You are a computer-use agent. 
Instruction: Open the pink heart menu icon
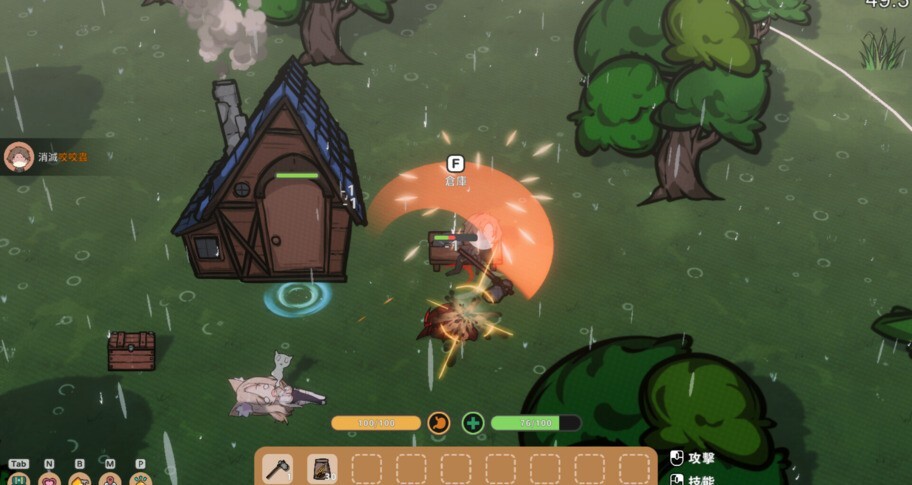[49, 479]
